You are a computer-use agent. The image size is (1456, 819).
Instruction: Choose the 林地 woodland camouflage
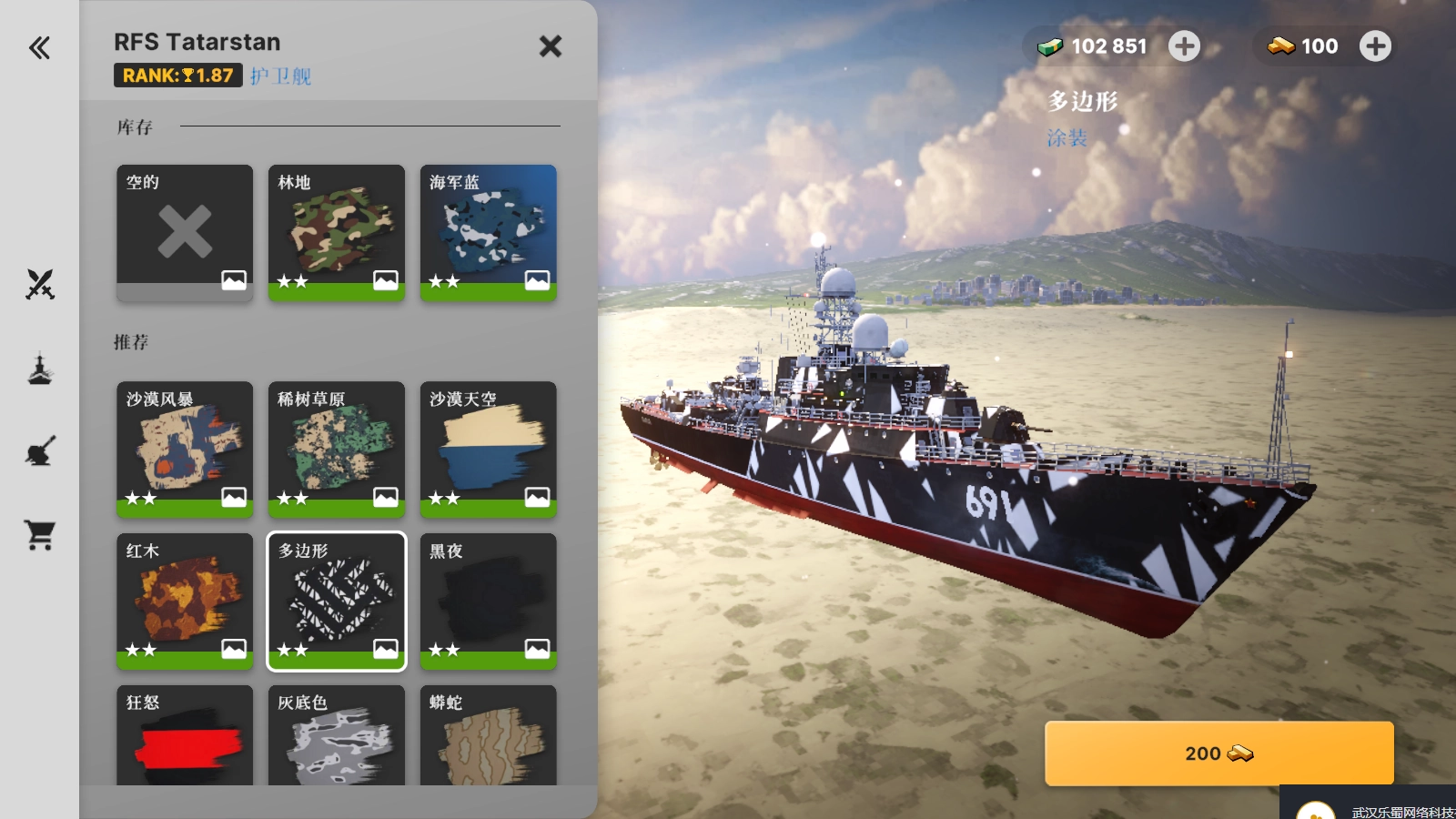point(337,232)
